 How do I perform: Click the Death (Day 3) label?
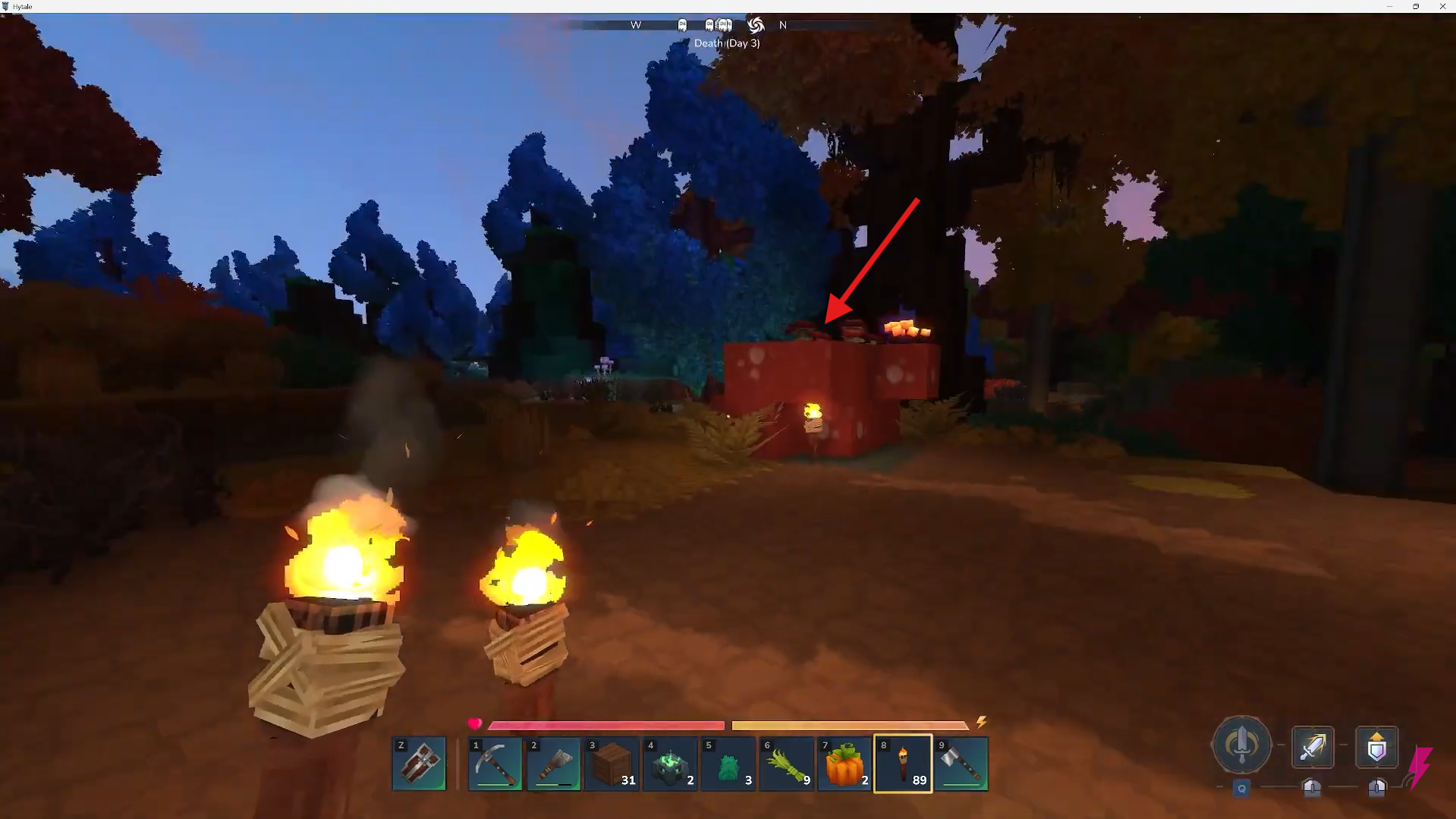pos(726,43)
